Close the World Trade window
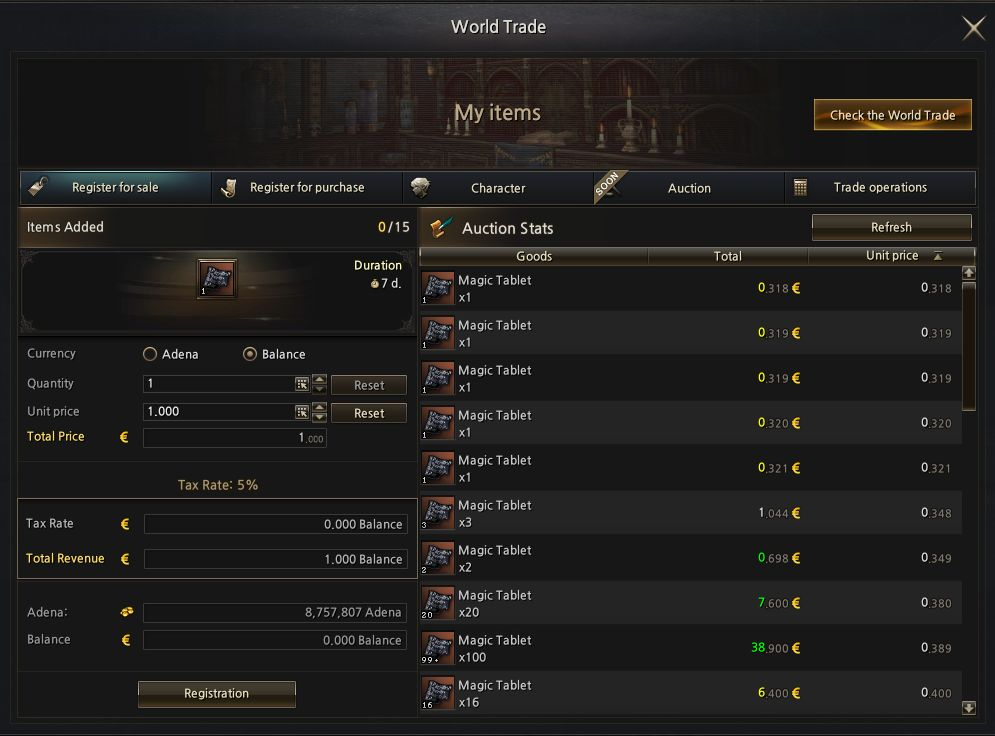The height and width of the screenshot is (736, 995). click(x=973, y=28)
